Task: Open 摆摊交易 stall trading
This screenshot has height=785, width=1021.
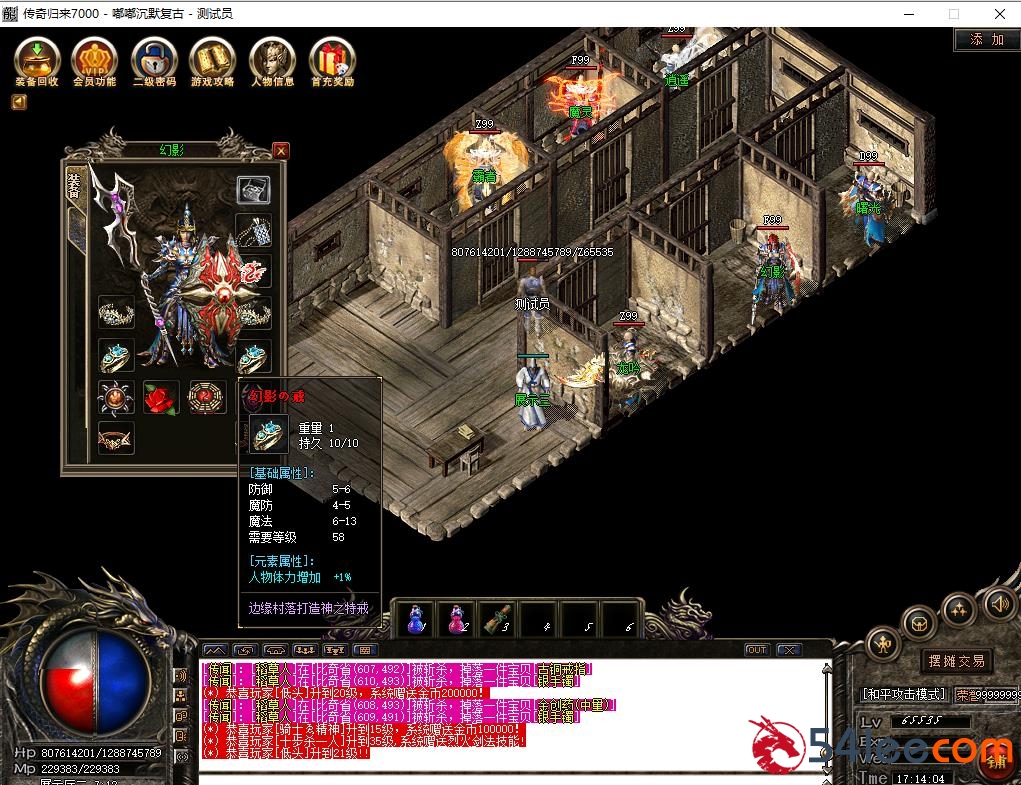Action: [x=956, y=661]
